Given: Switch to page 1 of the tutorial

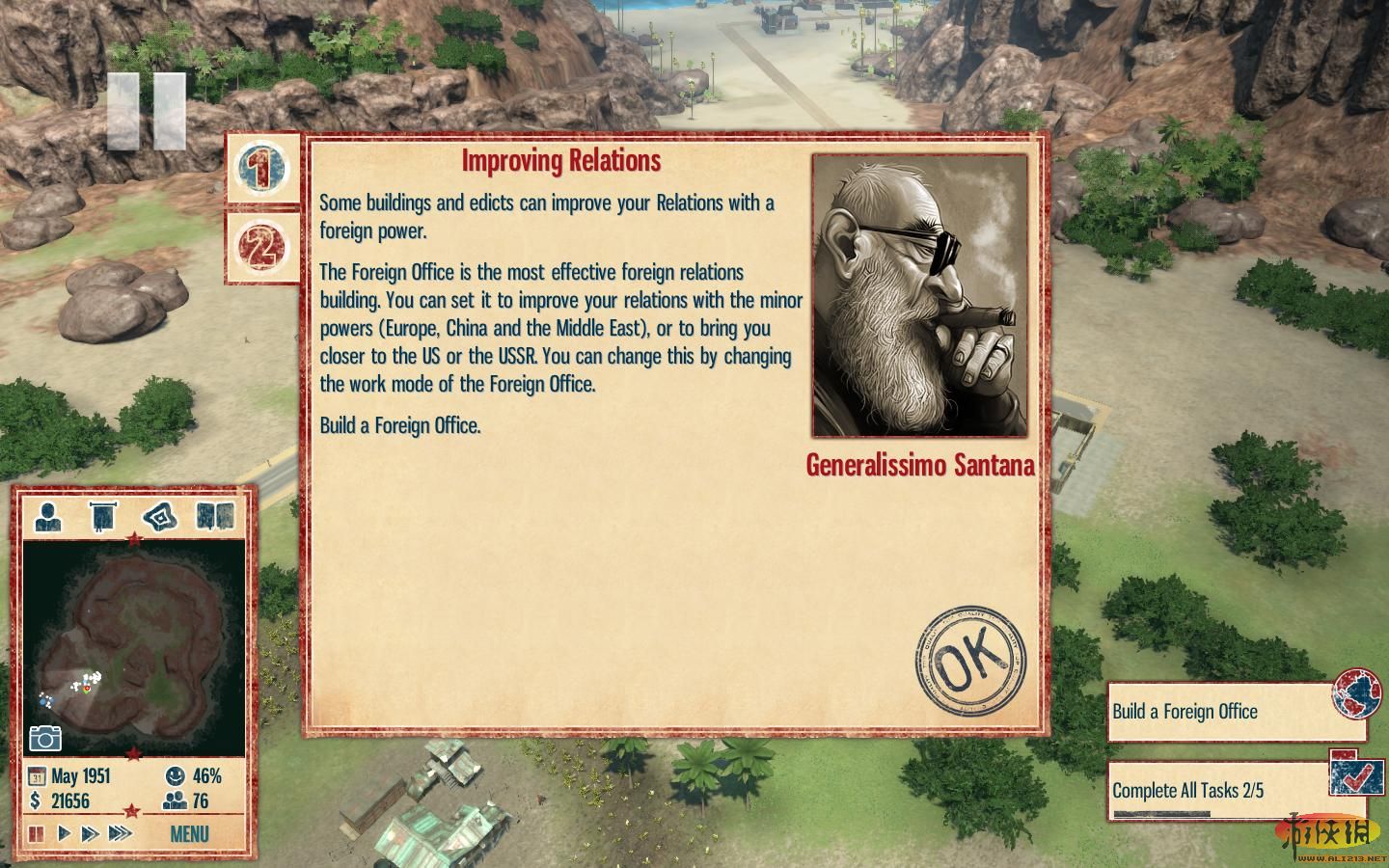Looking at the screenshot, I should pyautogui.click(x=261, y=168).
